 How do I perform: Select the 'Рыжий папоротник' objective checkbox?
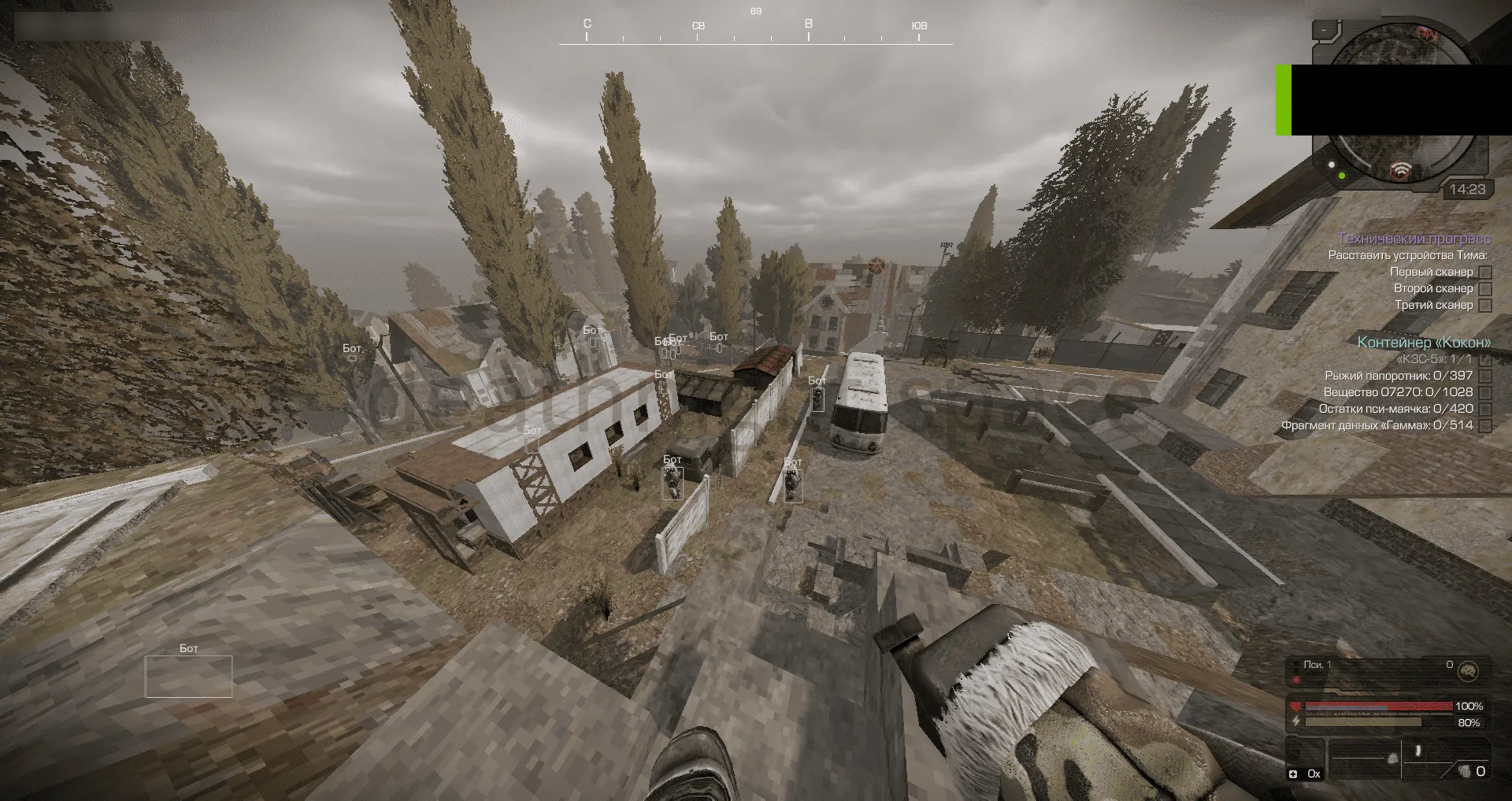tap(1485, 376)
